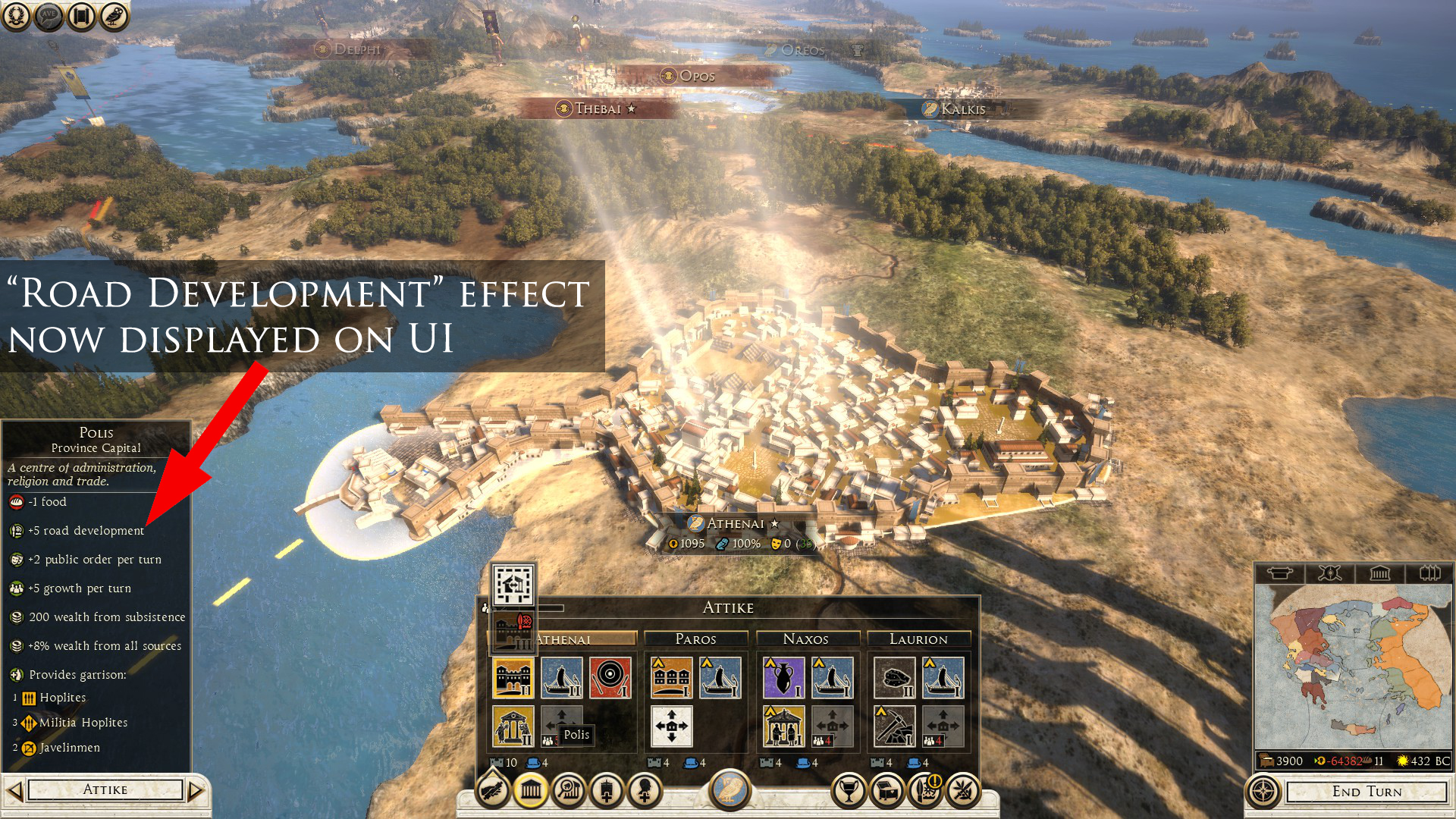Choose the purple amphora building in Naxos
1456x819 pixels.
(x=783, y=677)
